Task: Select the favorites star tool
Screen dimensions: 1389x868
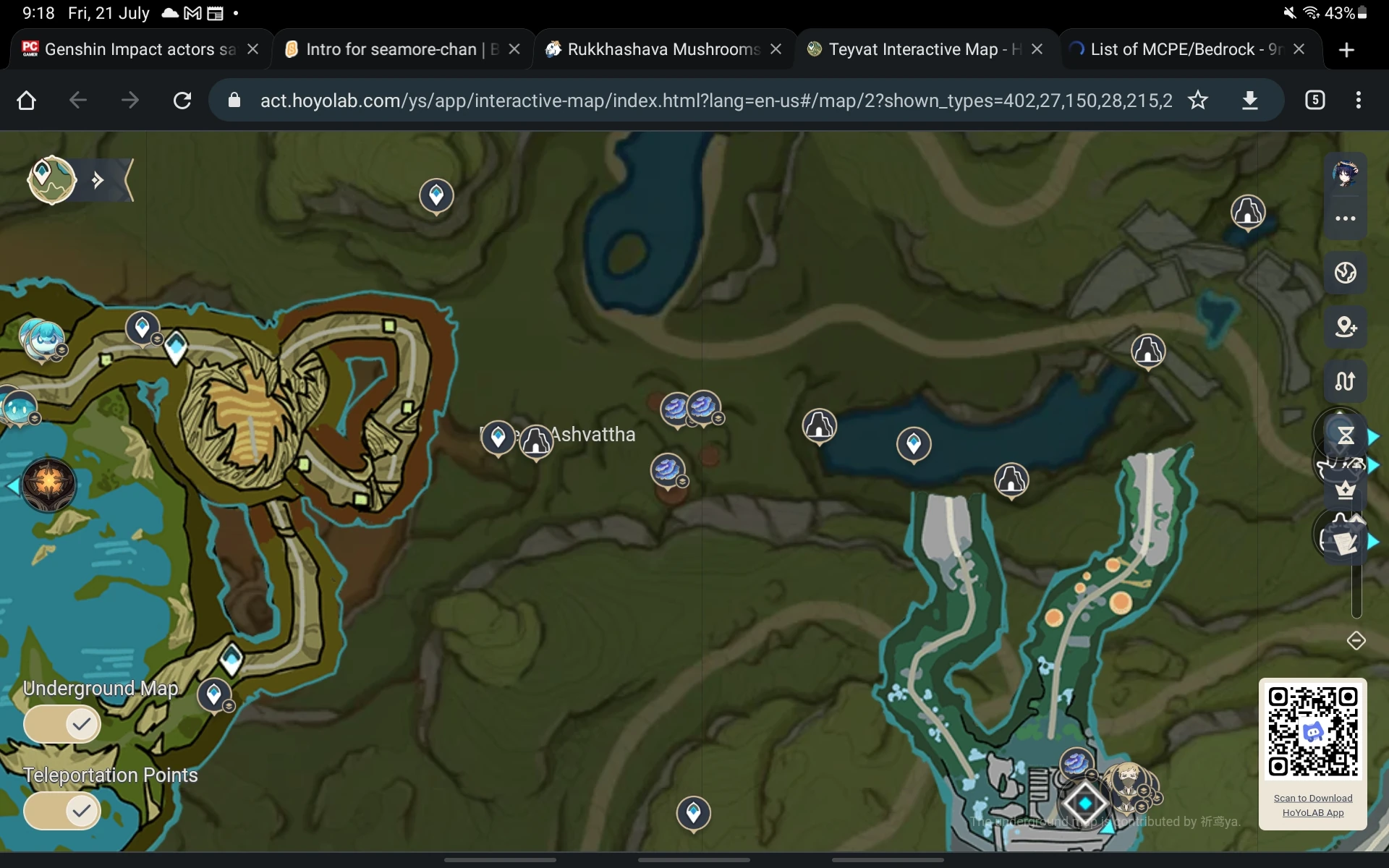Action: coord(1345,491)
